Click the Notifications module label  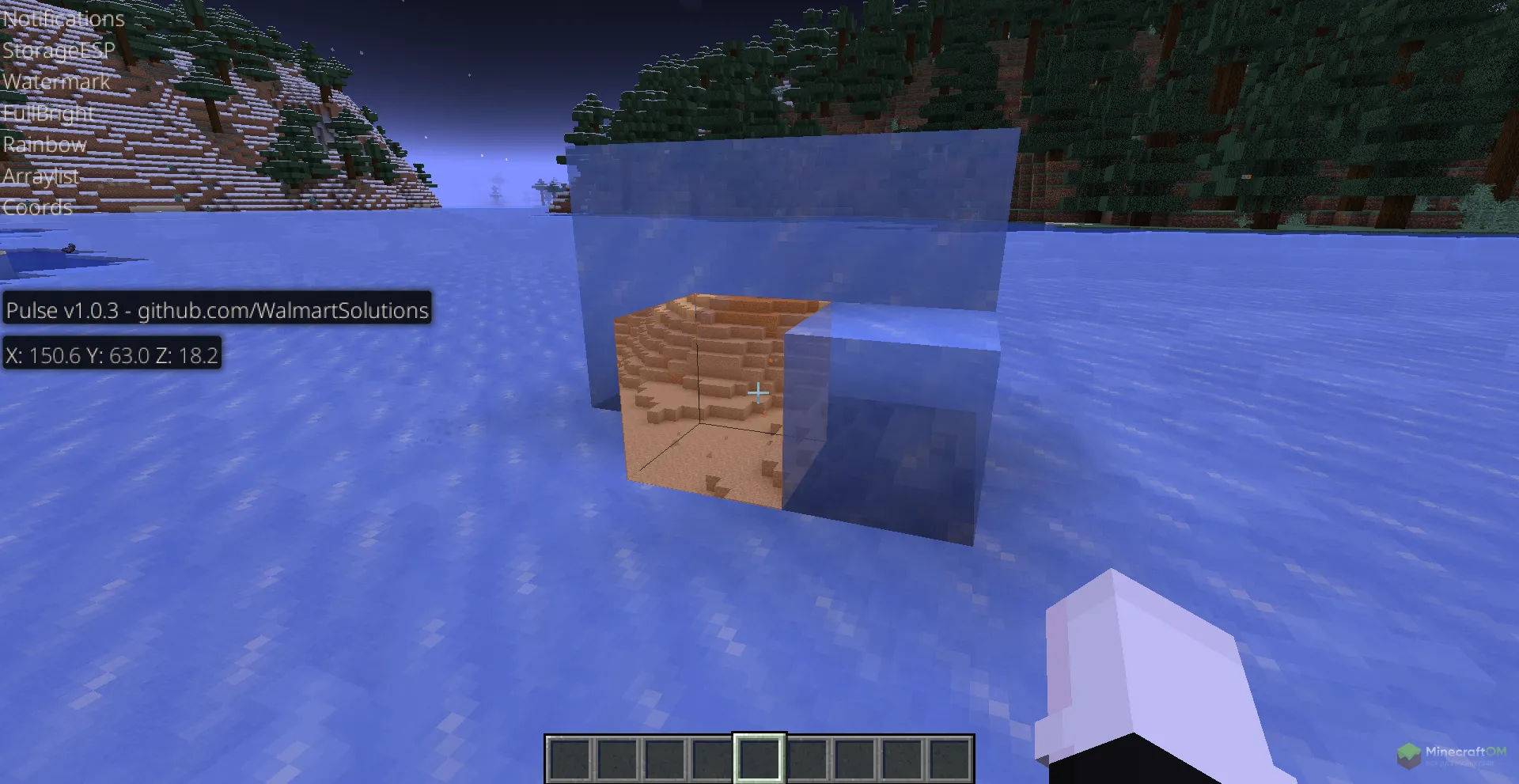[63, 18]
